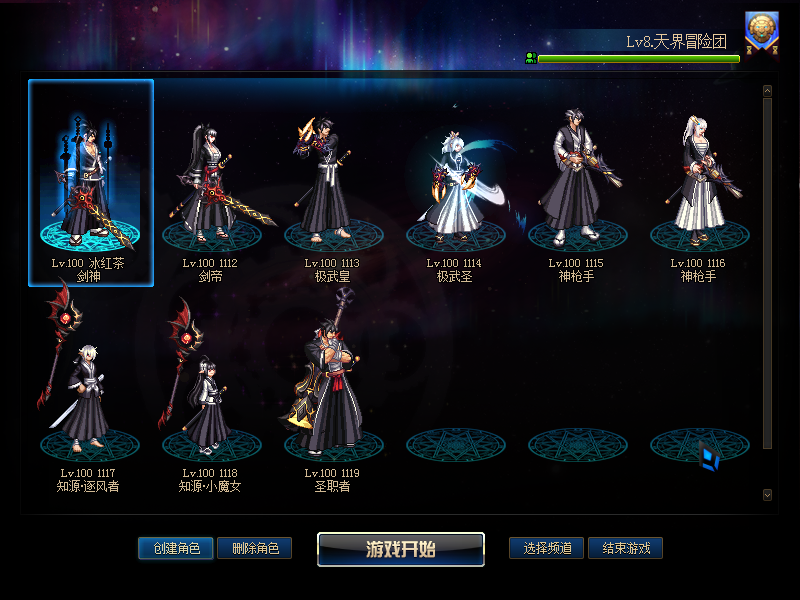Open 选择频道 channel selection
The height and width of the screenshot is (600, 800).
click(x=547, y=548)
